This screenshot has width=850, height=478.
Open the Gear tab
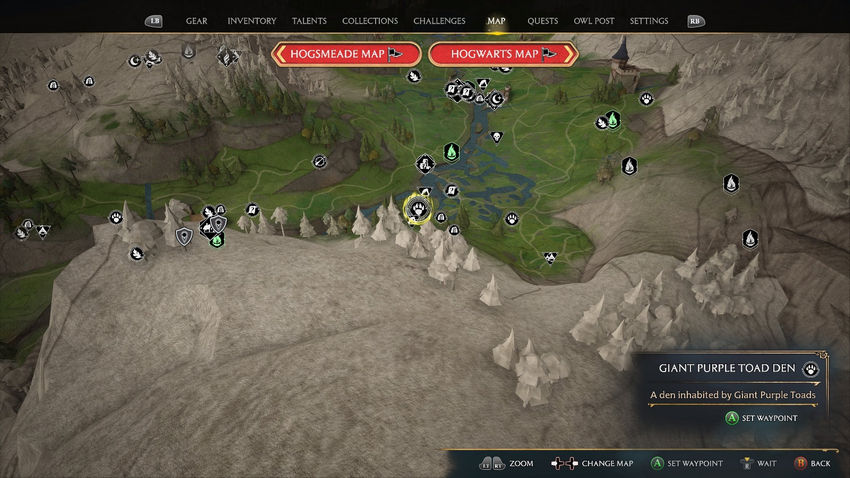(x=196, y=21)
